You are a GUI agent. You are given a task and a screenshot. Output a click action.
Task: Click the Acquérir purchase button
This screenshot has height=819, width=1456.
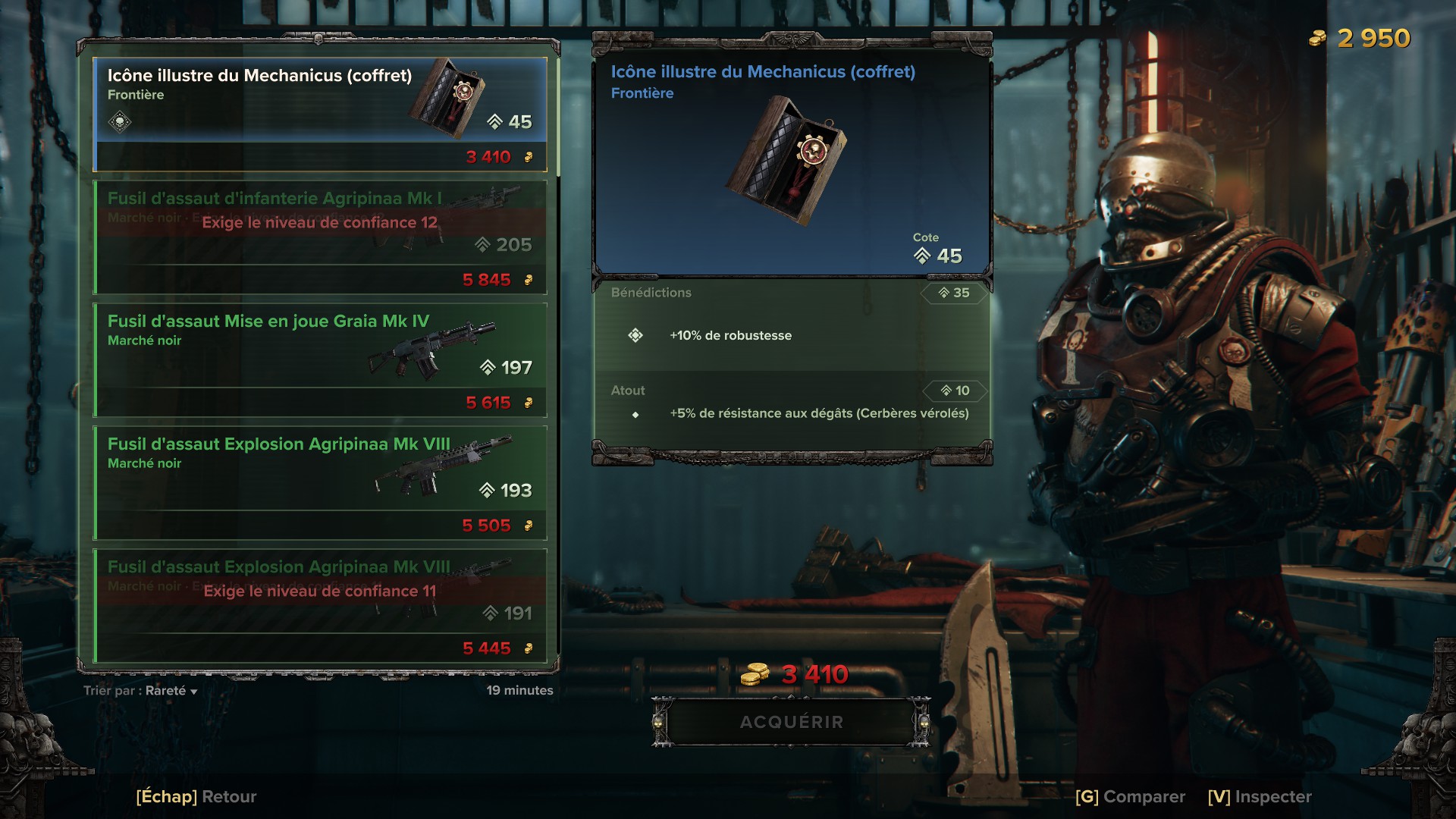791,722
